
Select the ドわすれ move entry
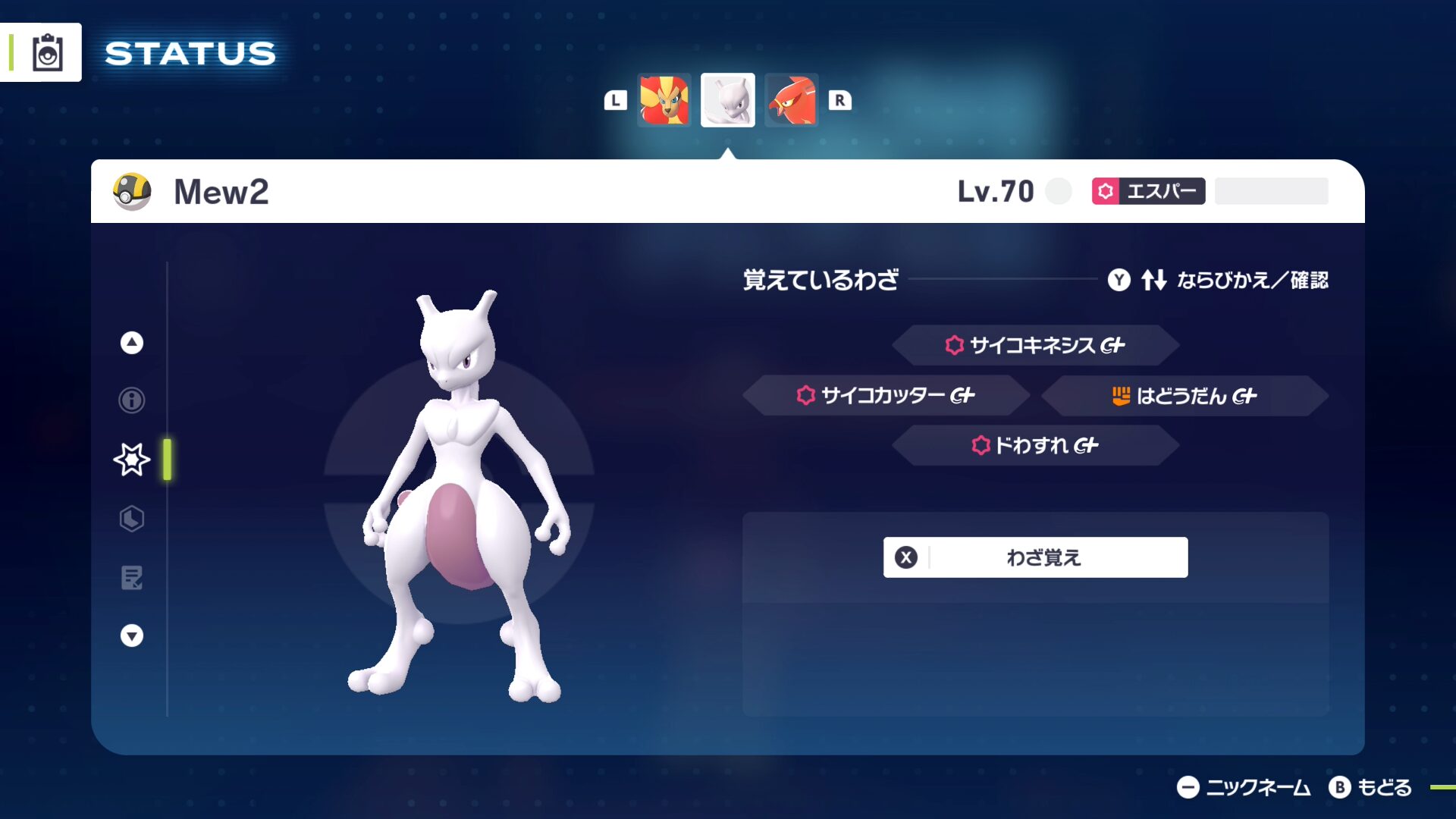(x=1034, y=447)
